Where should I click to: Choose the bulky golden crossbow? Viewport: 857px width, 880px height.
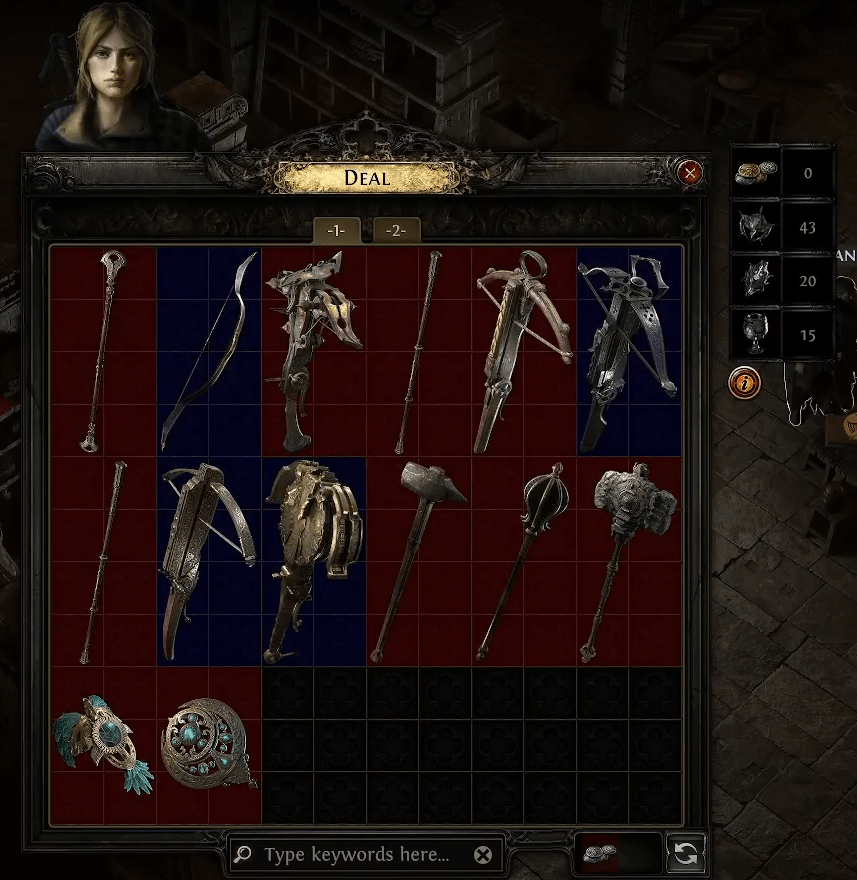(313, 560)
